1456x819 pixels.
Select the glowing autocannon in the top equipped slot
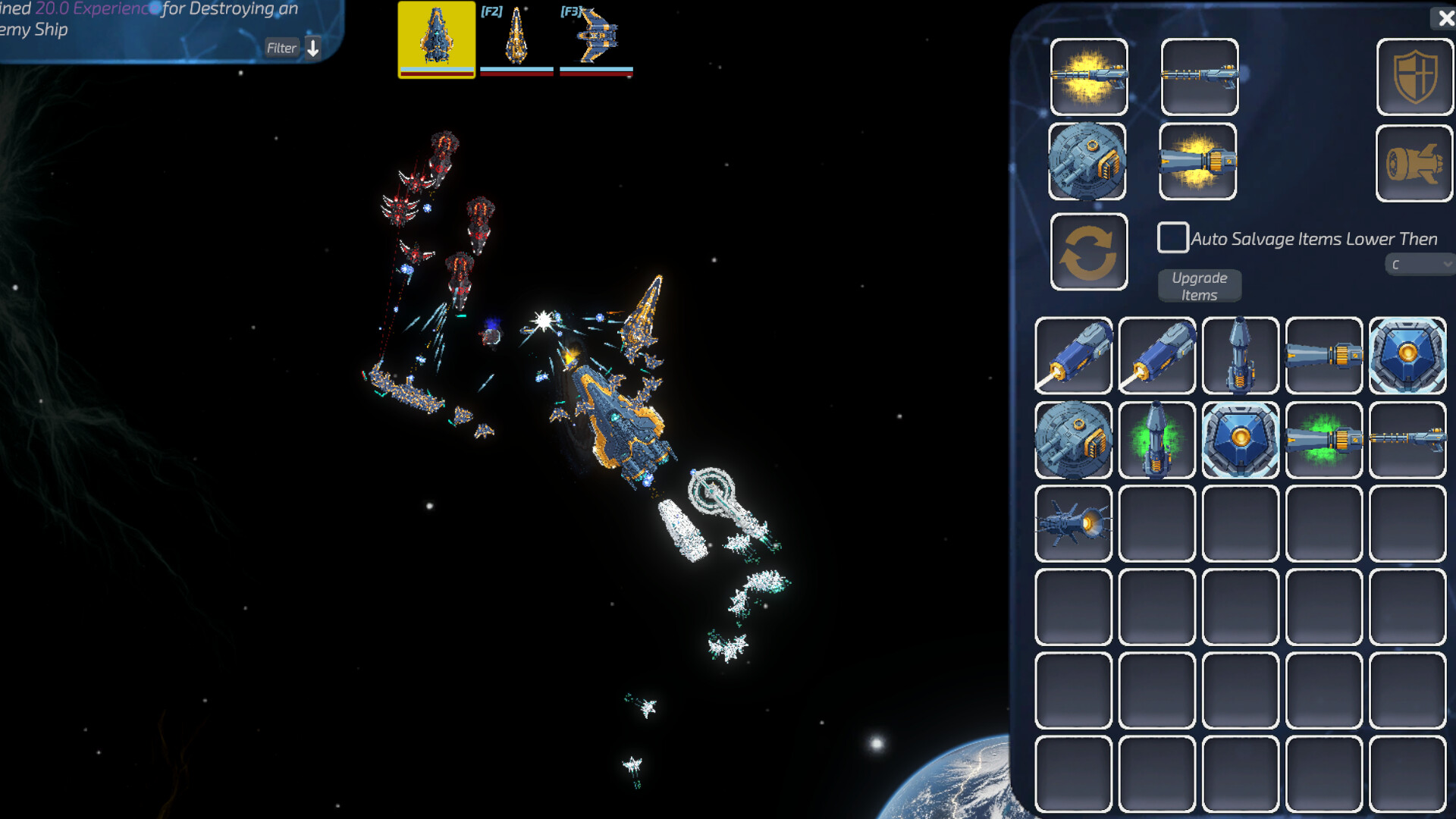point(1090,77)
